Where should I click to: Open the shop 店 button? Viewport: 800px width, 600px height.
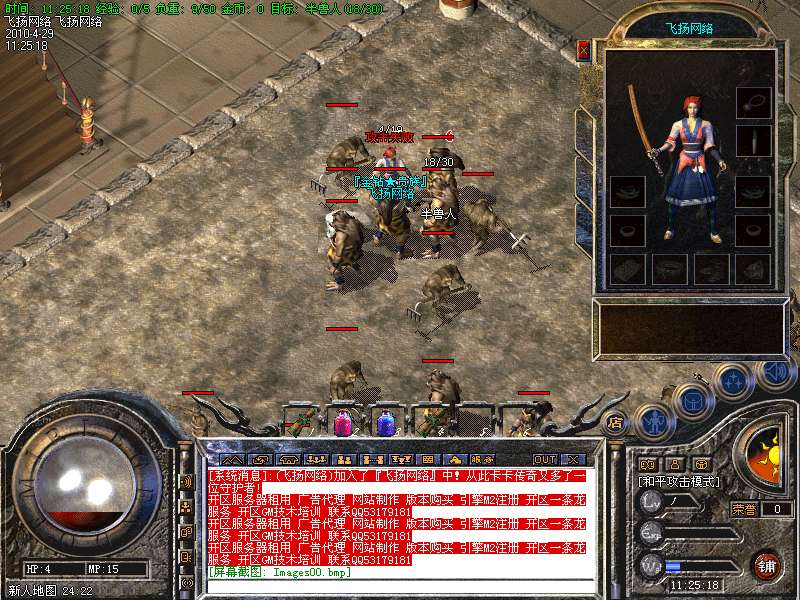pyautogui.click(x=616, y=422)
